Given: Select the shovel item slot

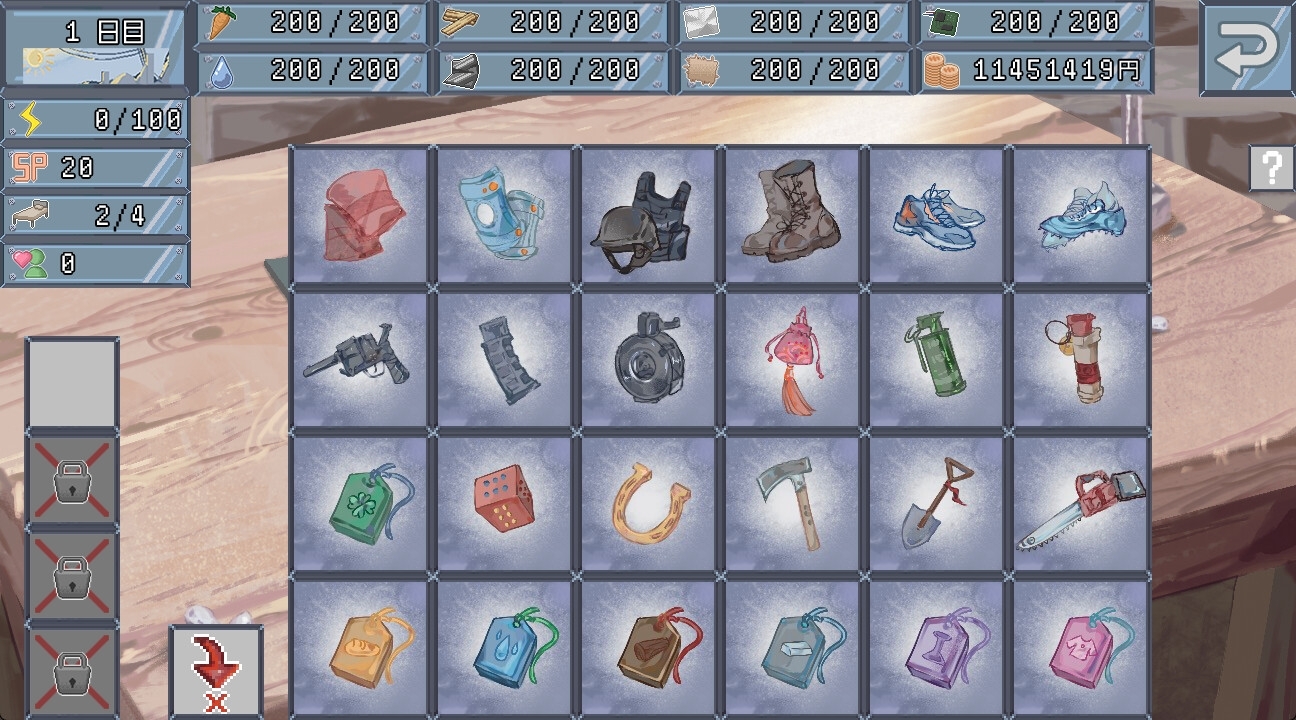Looking at the screenshot, I should 937,504.
